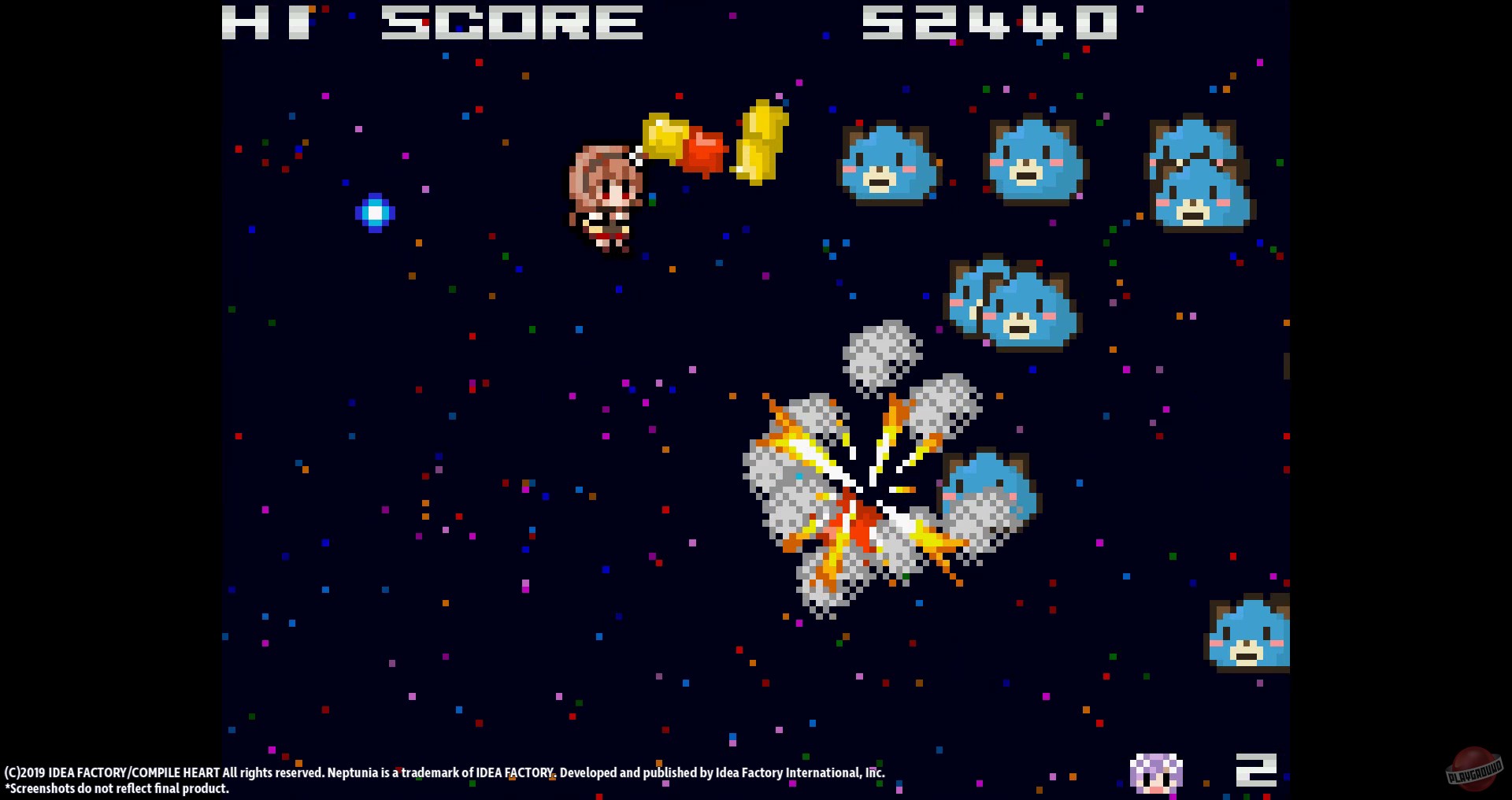Click the IDEA FACTORY copyright line

tap(445, 772)
